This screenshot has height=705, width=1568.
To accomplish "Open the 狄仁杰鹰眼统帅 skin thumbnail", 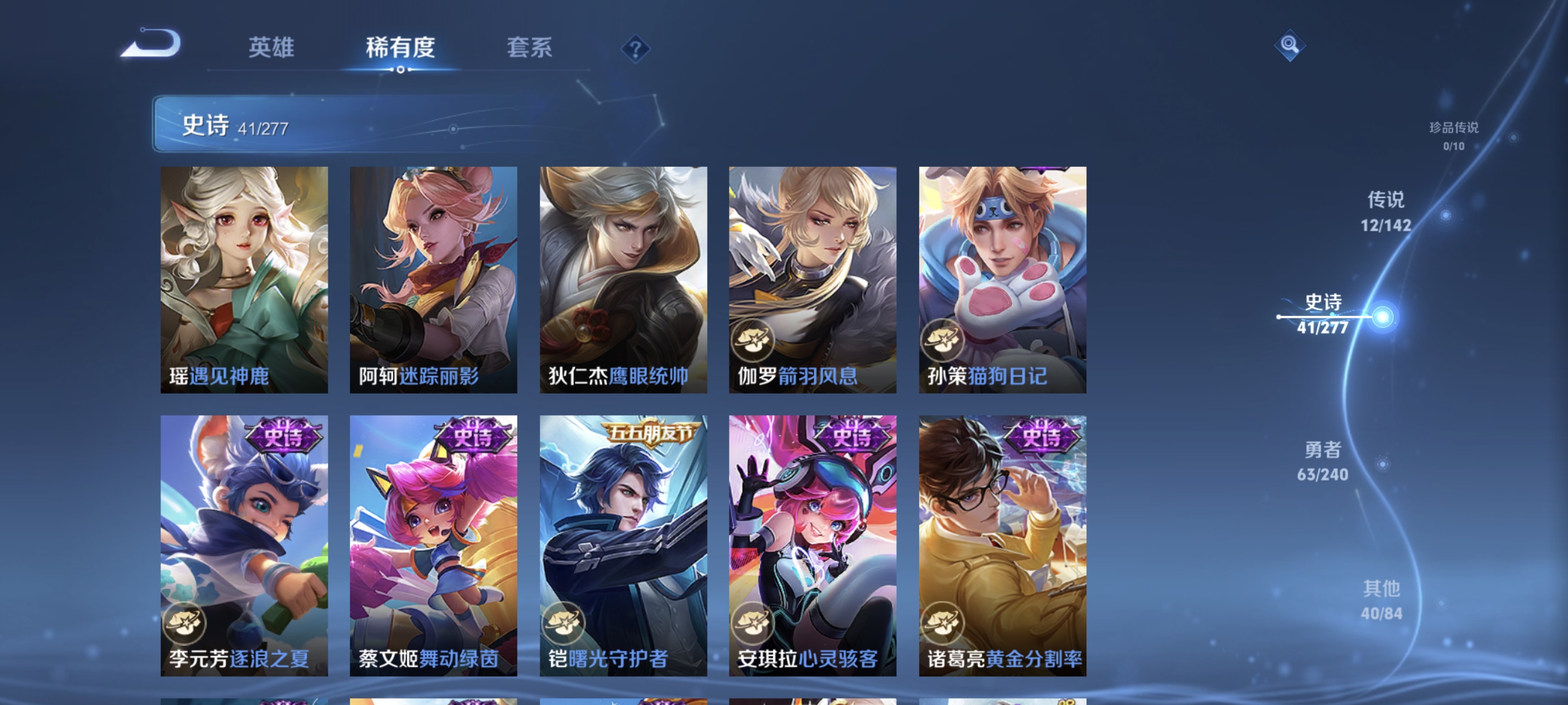I will click(623, 280).
